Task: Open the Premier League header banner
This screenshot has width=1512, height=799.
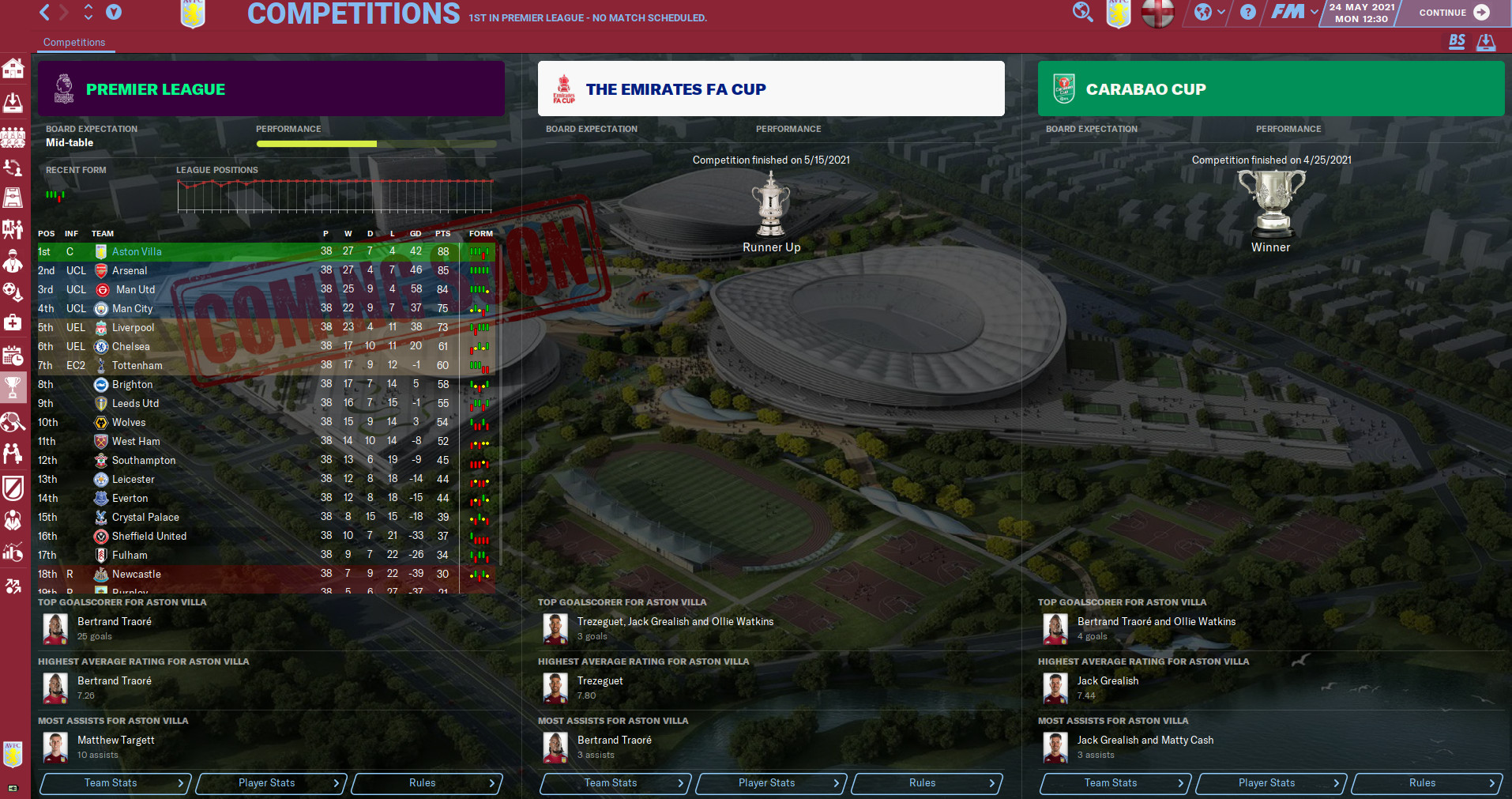Action: 271,89
